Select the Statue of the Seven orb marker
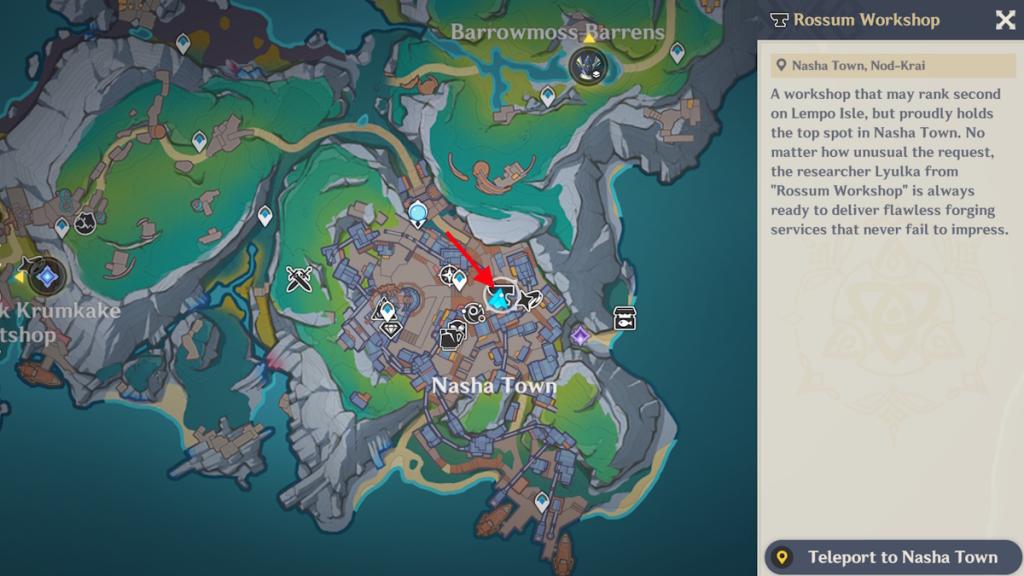Image resolution: width=1024 pixels, height=576 pixels. 418,211
